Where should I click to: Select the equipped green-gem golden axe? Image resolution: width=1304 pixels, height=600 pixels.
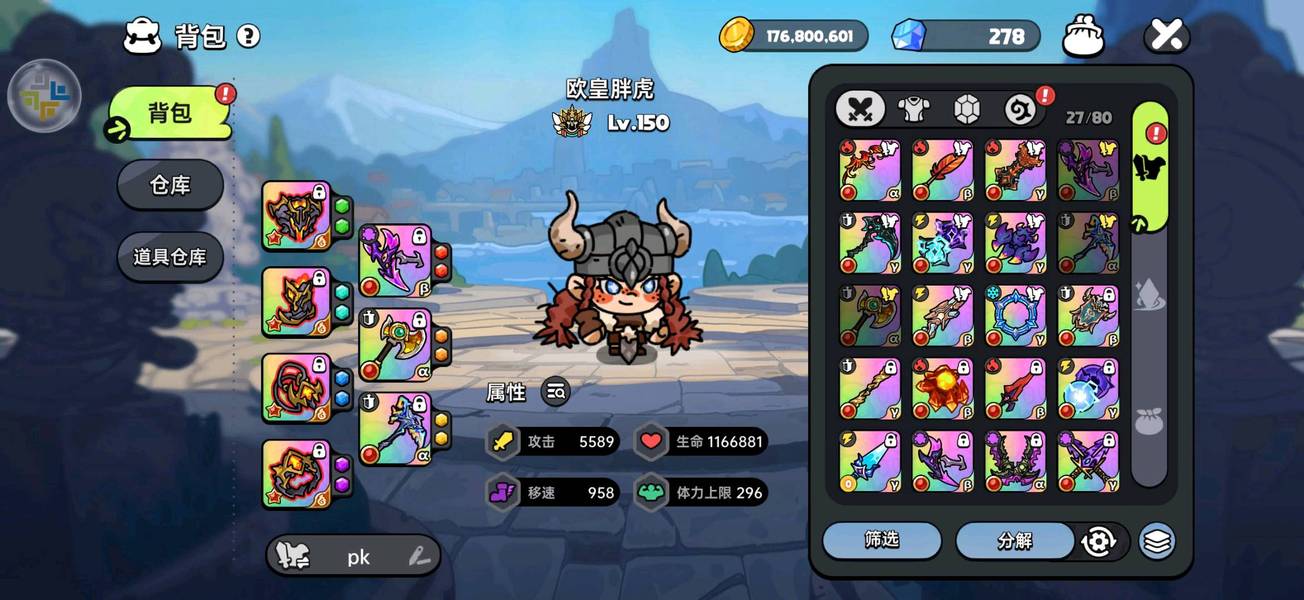395,345
